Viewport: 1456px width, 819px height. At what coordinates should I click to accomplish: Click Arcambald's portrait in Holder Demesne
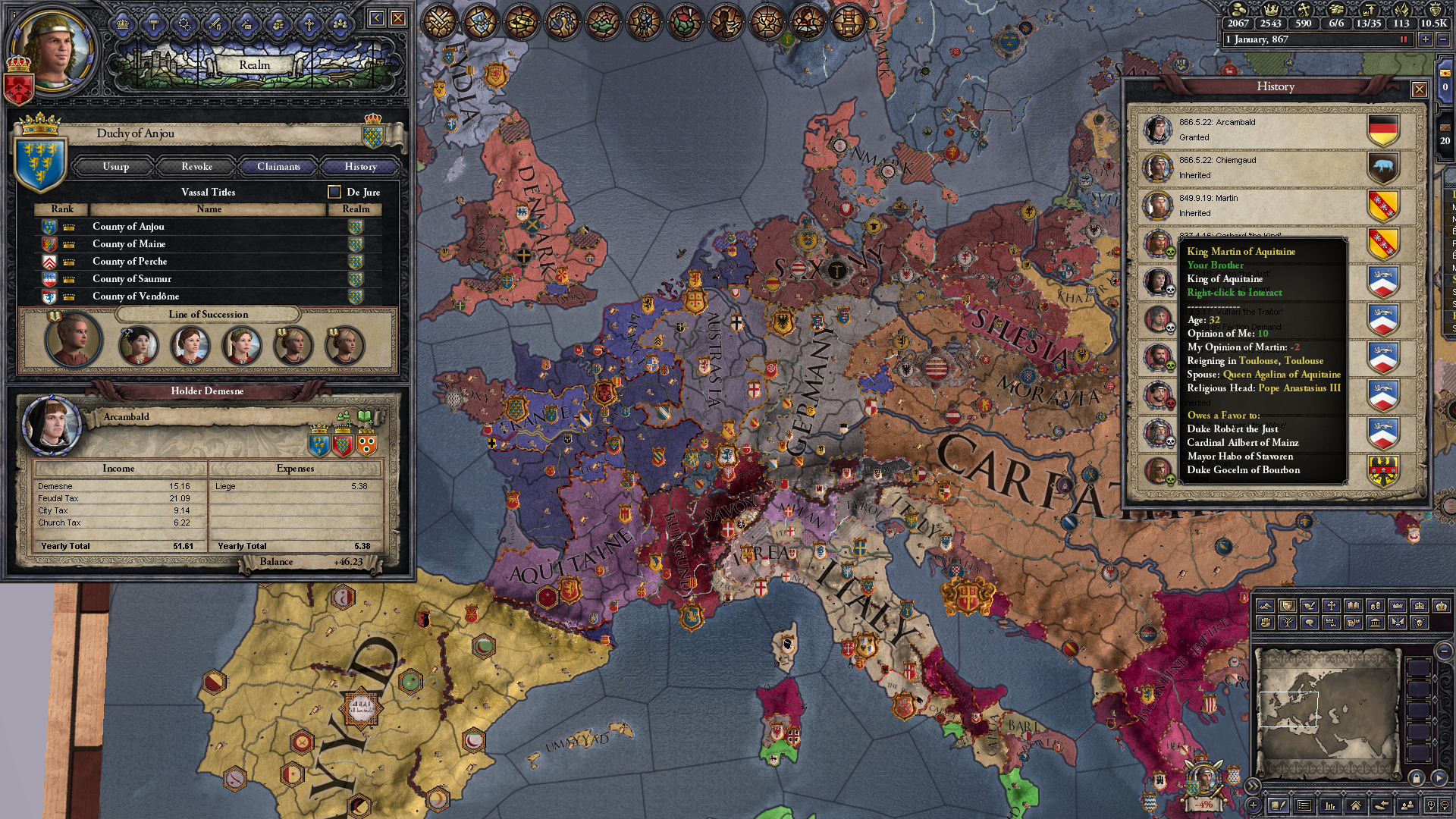click(52, 422)
